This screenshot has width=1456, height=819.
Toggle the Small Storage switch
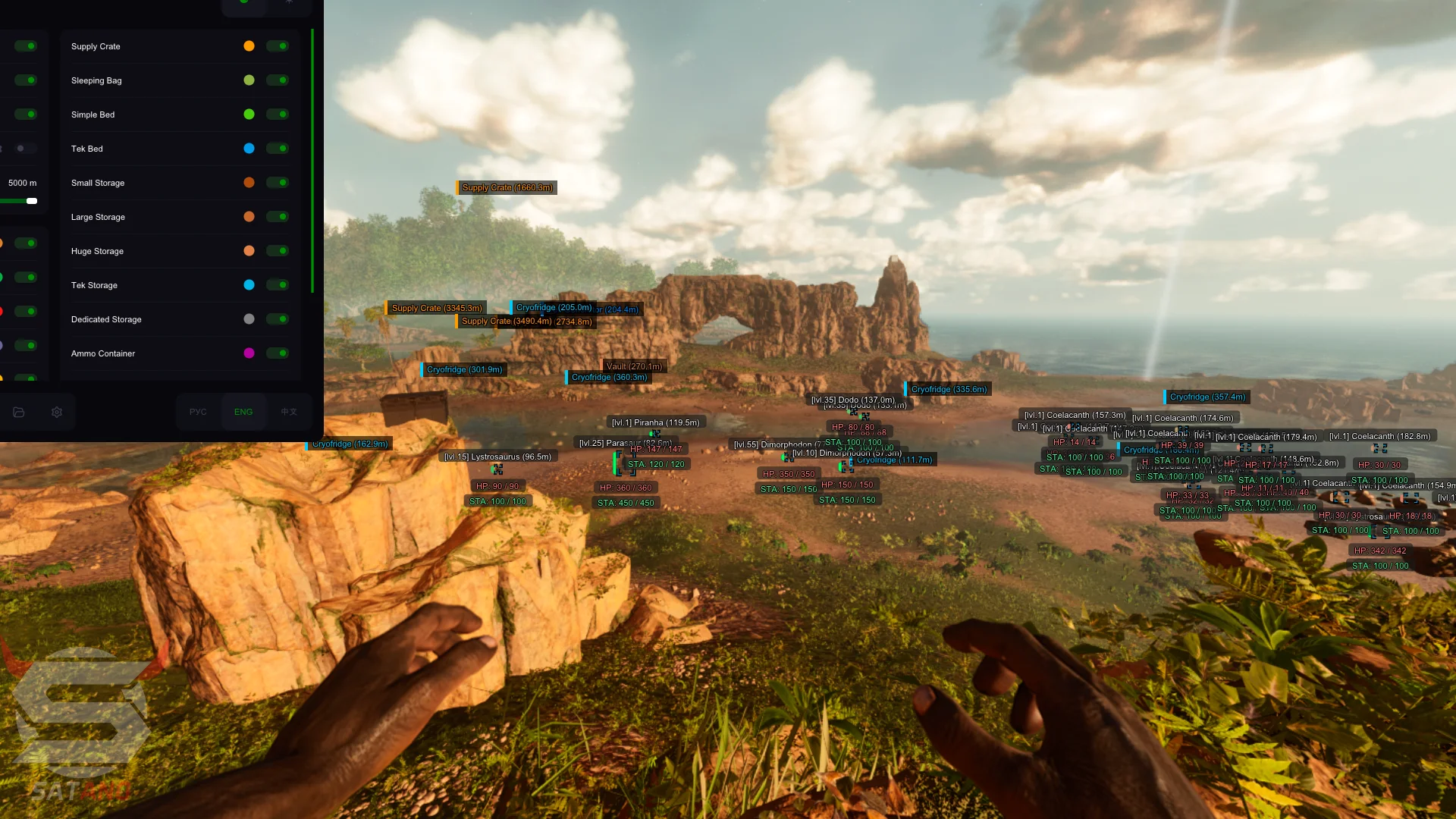[x=278, y=183]
